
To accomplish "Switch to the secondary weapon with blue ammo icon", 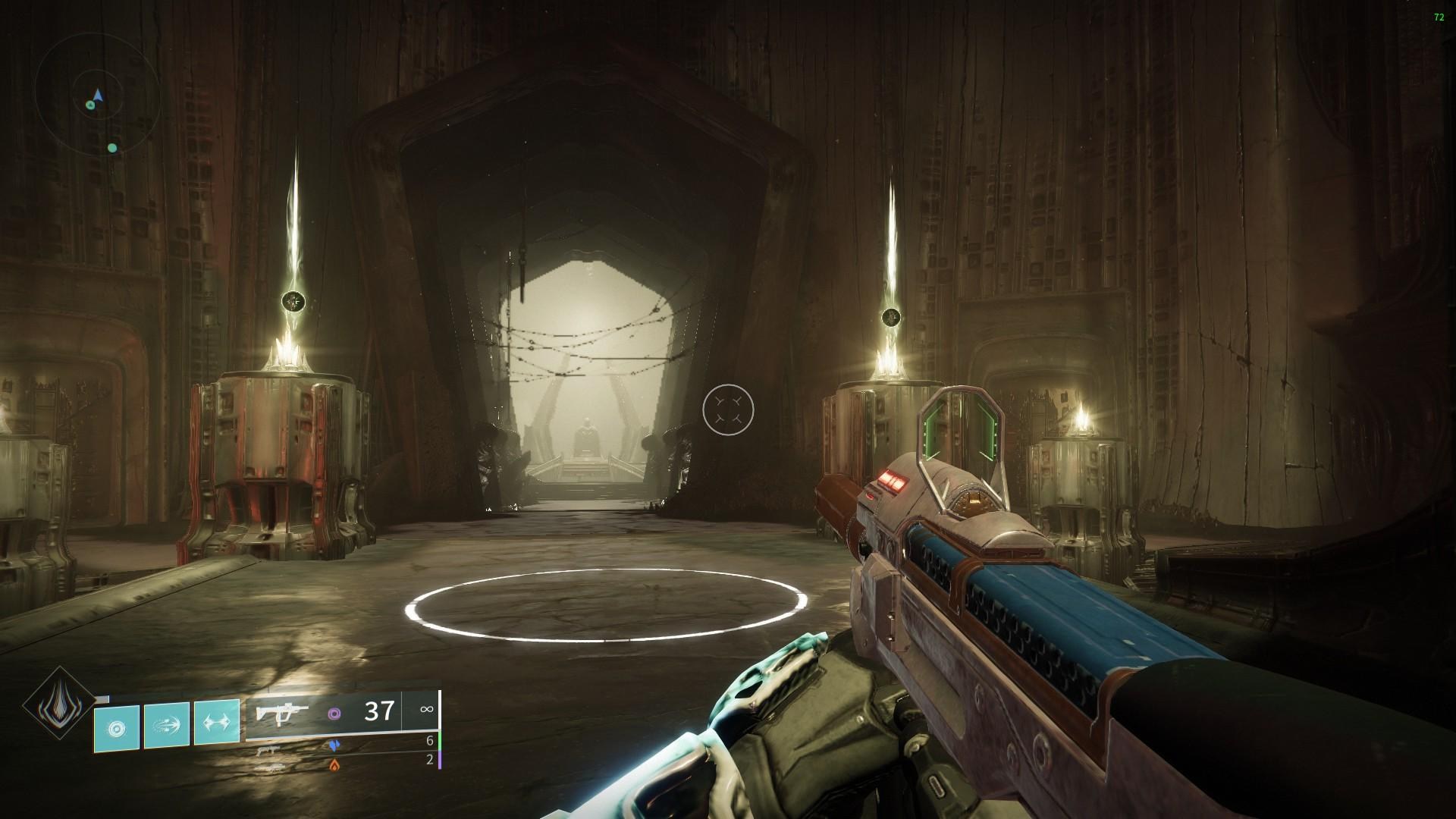I will (x=265, y=749).
